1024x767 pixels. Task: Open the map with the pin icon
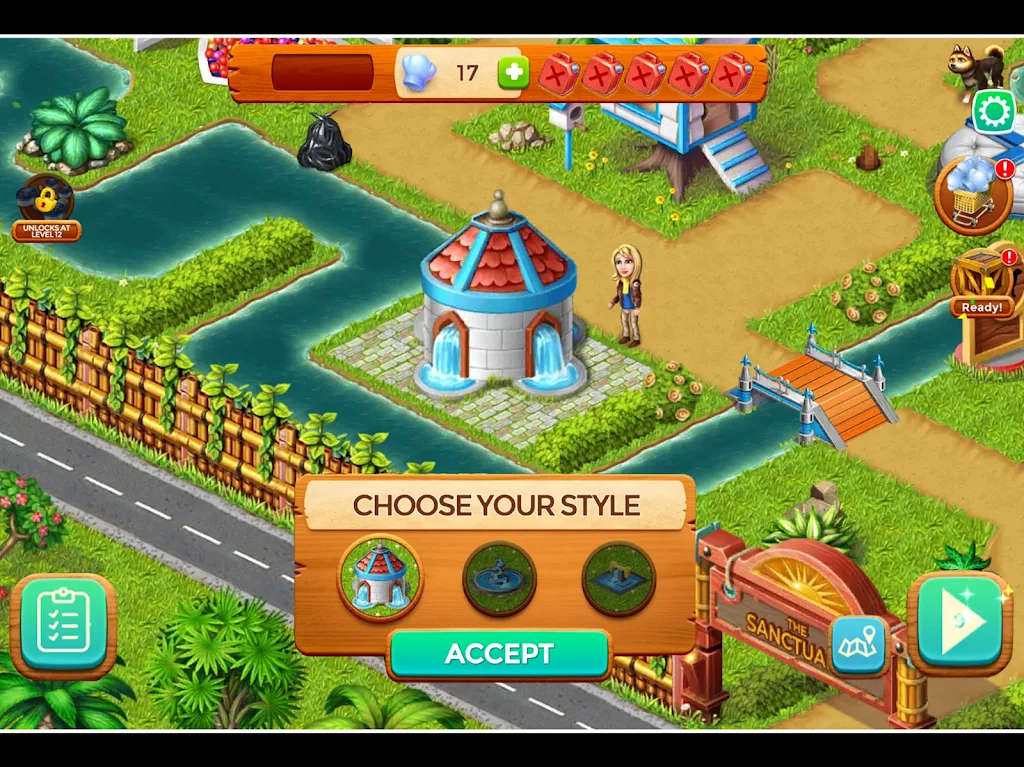(x=859, y=641)
